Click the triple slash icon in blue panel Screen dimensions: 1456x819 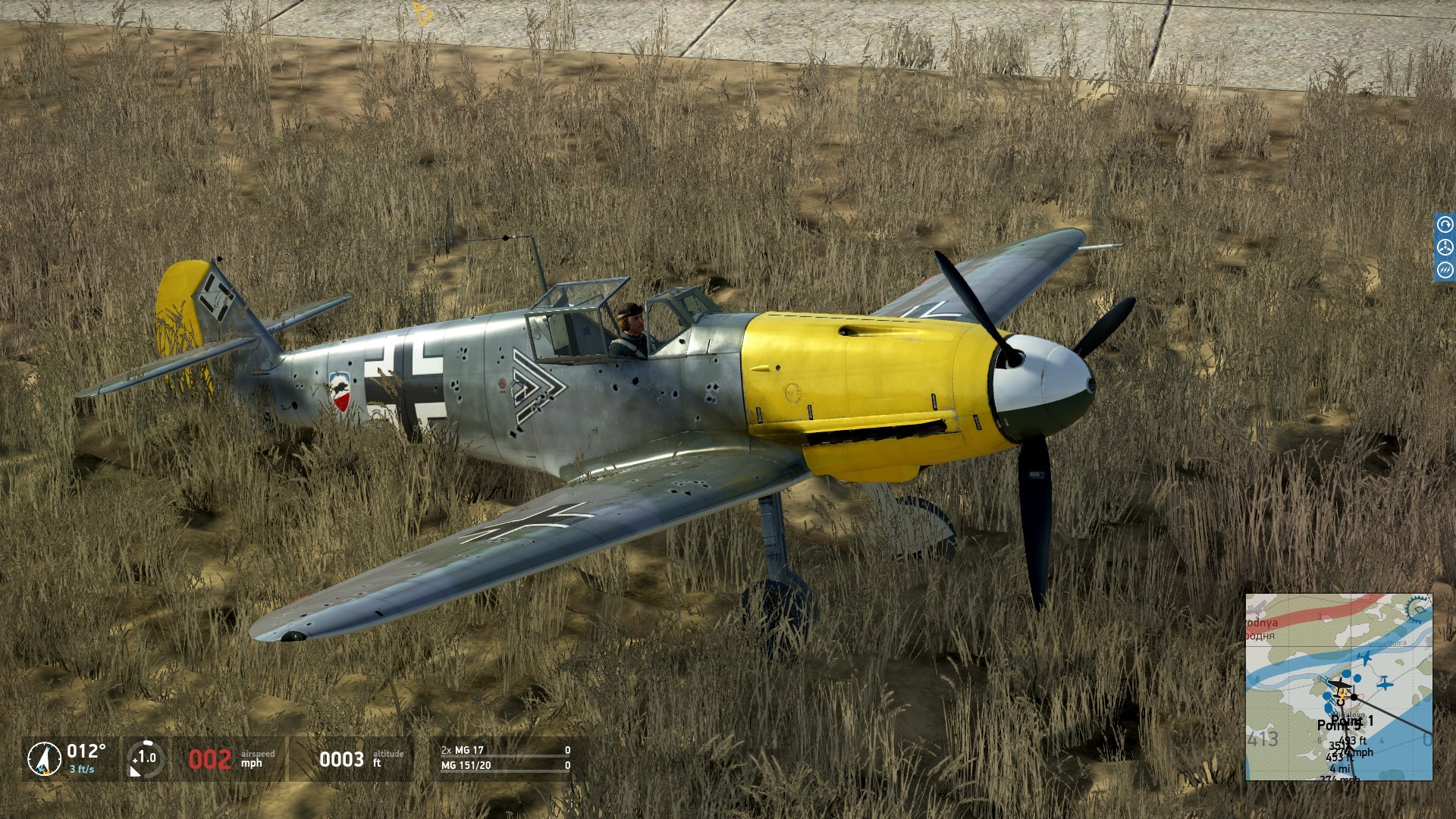coord(1445,270)
